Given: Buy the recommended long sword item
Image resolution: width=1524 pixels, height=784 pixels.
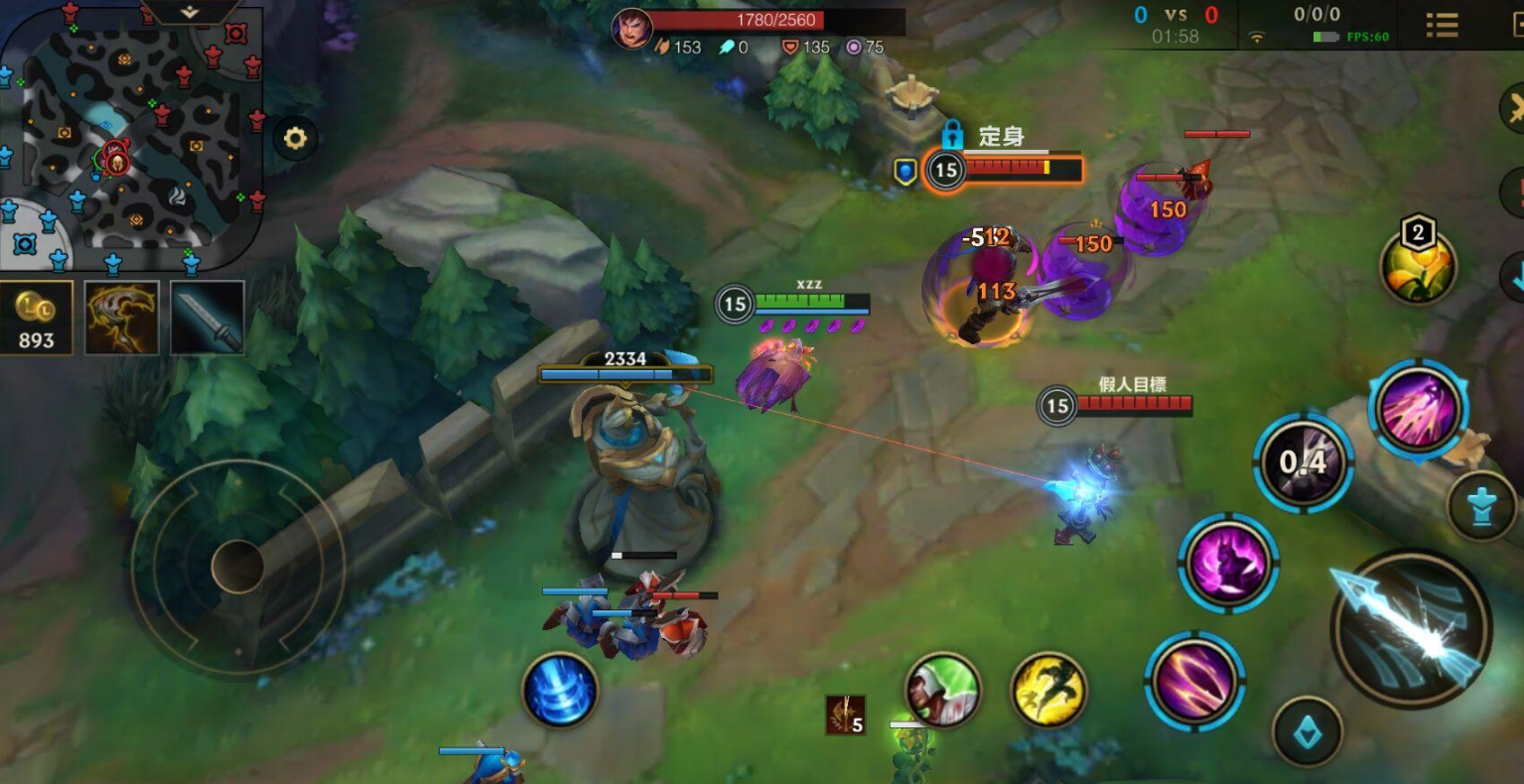Looking at the screenshot, I should point(208,318).
